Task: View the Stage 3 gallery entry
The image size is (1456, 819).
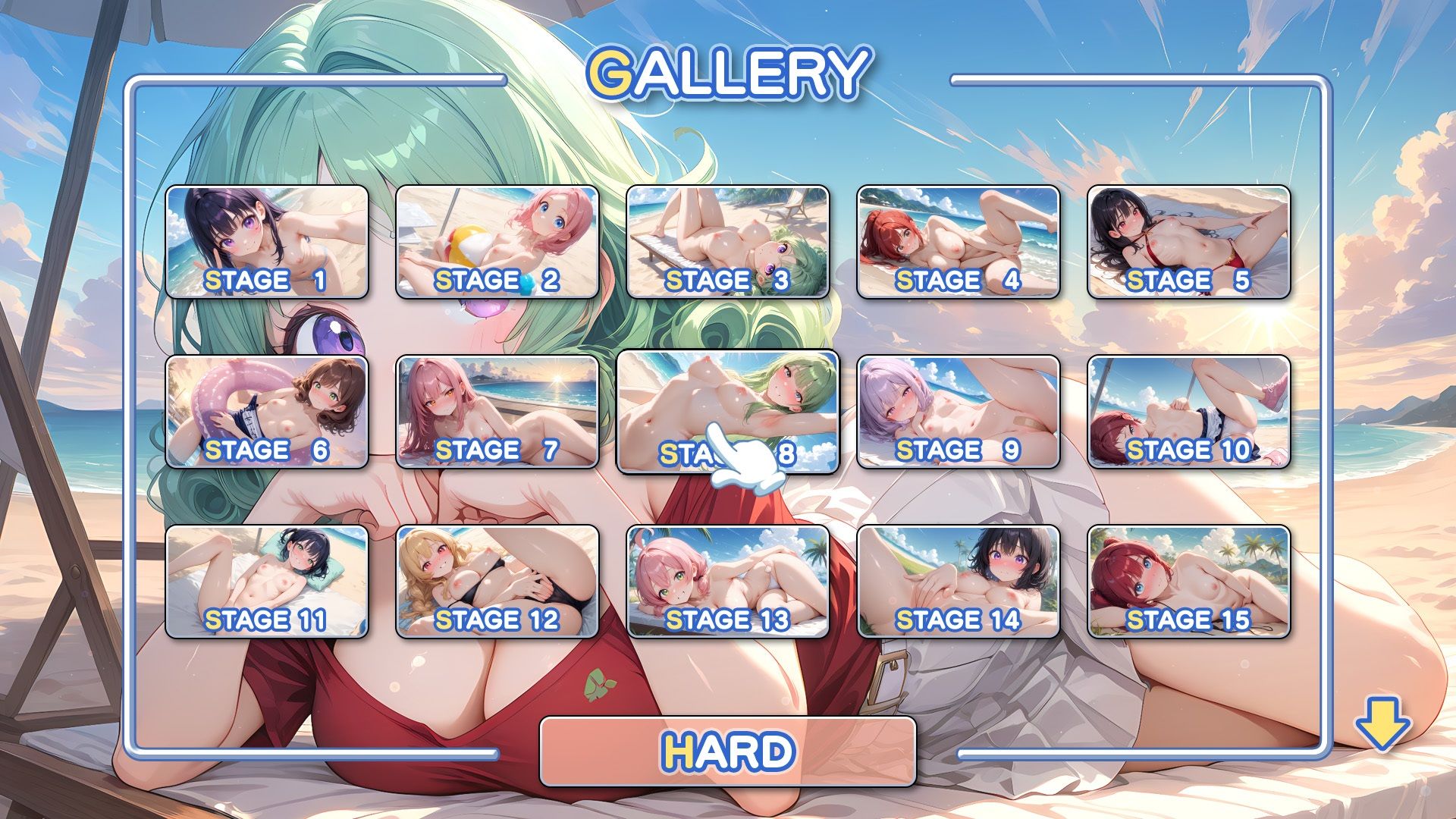Action: tap(728, 242)
